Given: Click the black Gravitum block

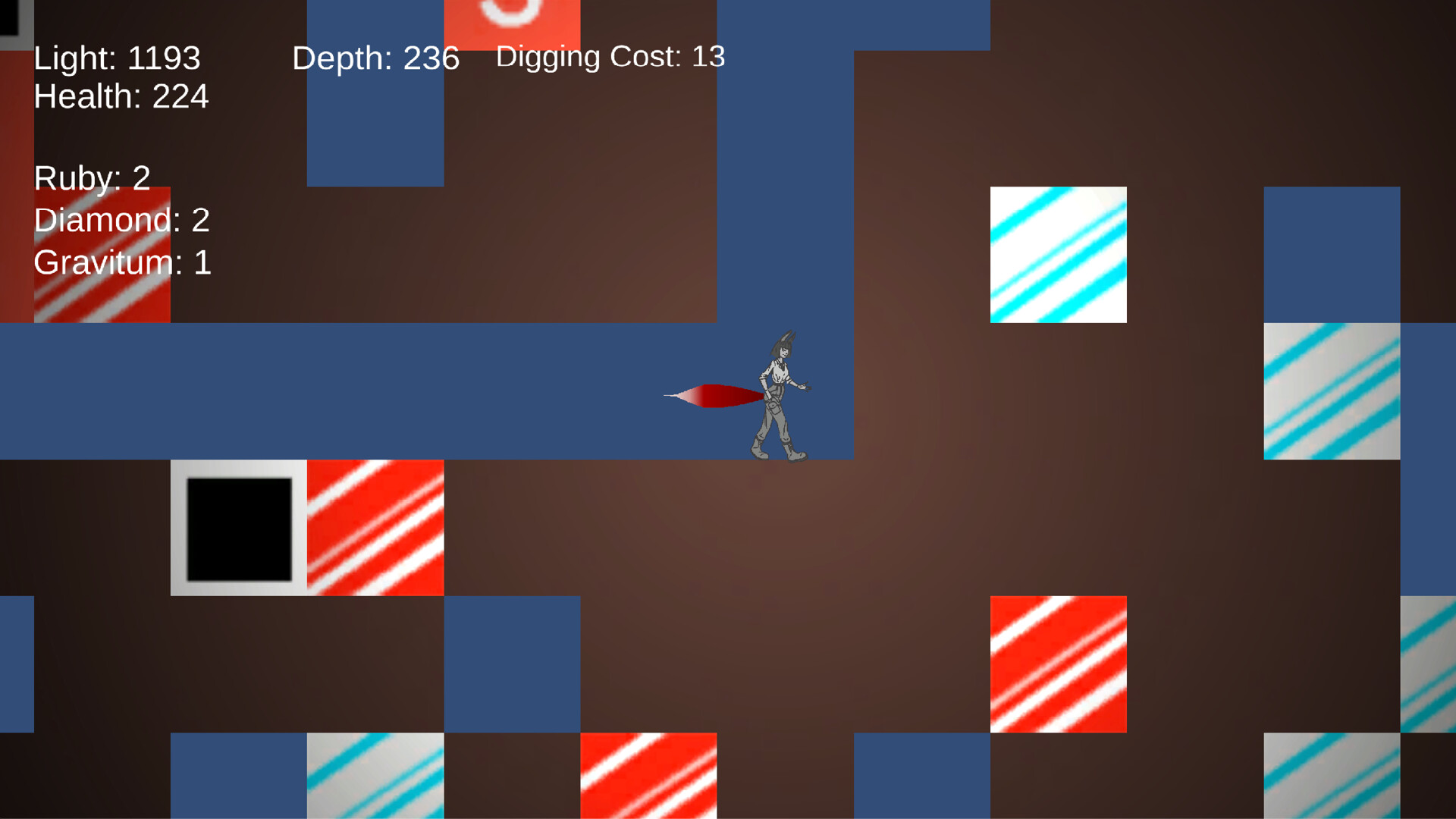Looking at the screenshot, I should pyautogui.click(x=239, y=526).
